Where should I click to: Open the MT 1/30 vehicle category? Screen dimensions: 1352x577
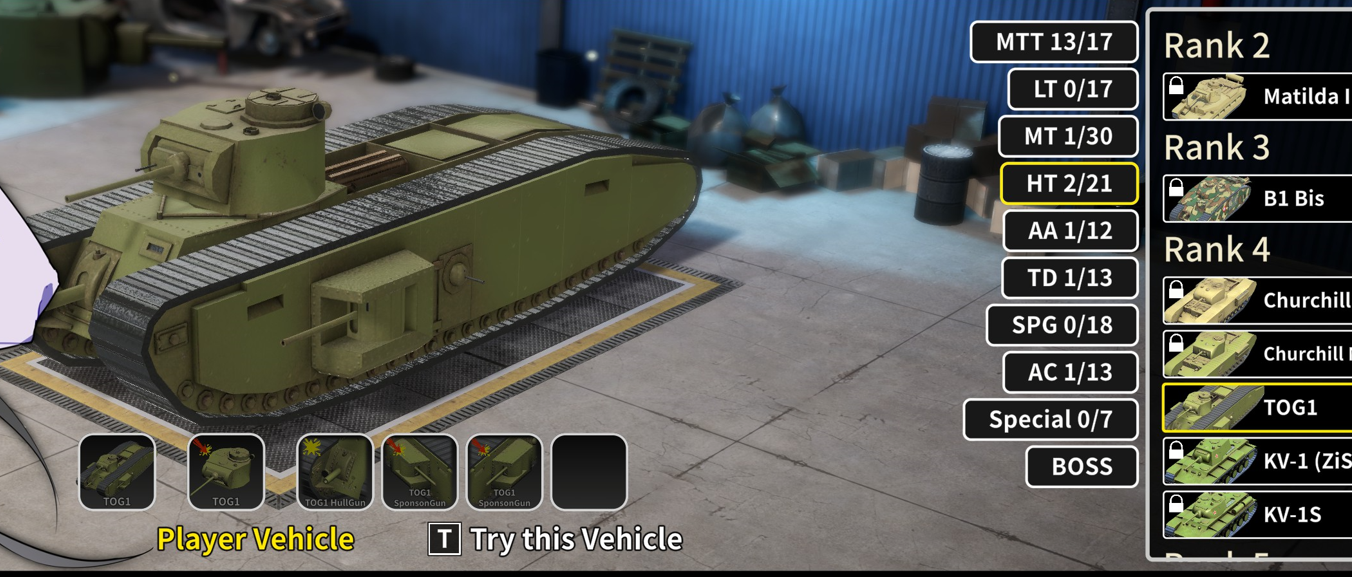click(x=1068, y=136)
